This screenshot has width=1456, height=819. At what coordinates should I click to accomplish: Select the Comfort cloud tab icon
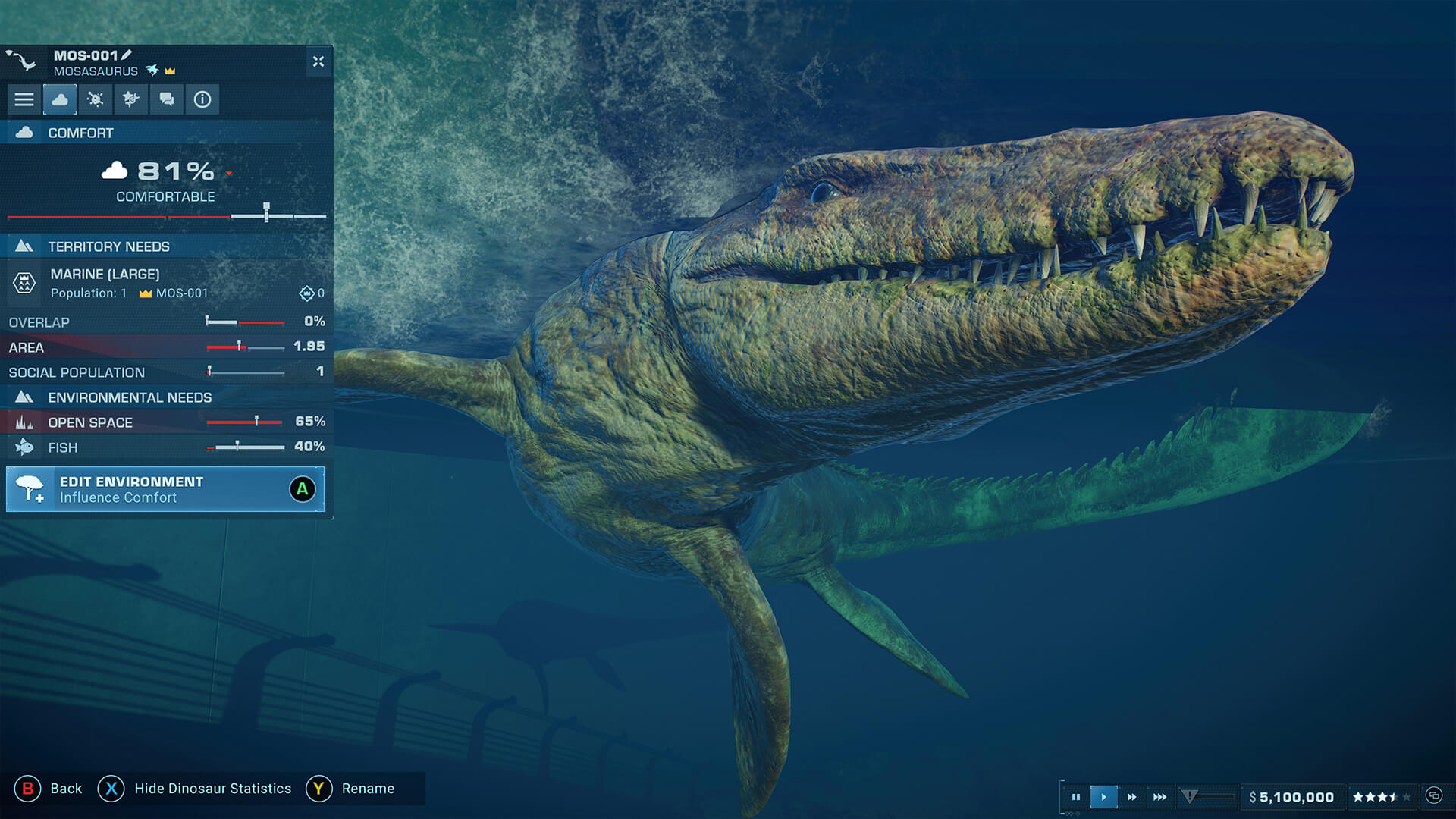[61, 99]
